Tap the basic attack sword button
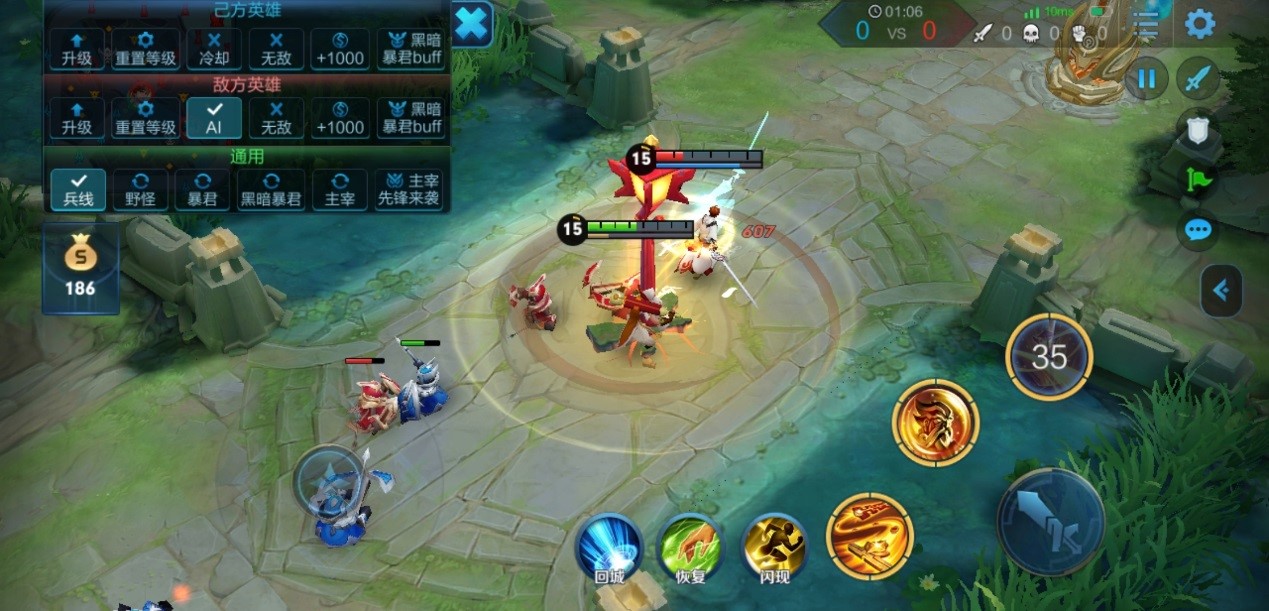The height and width of the screenshot is (611, 1269). point(1050,521)
